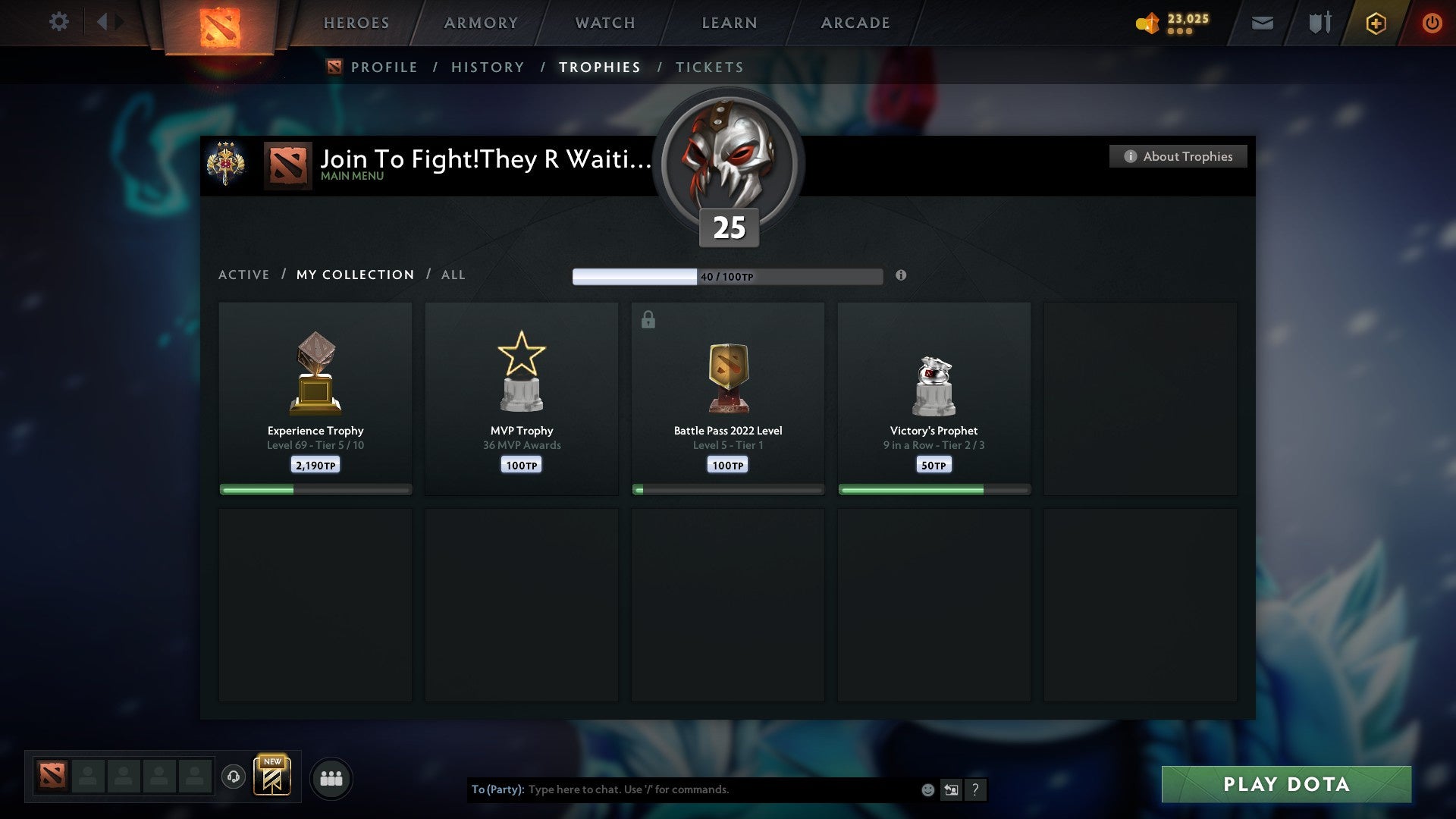Click the 40/100TP progress bar

[728, 276]
